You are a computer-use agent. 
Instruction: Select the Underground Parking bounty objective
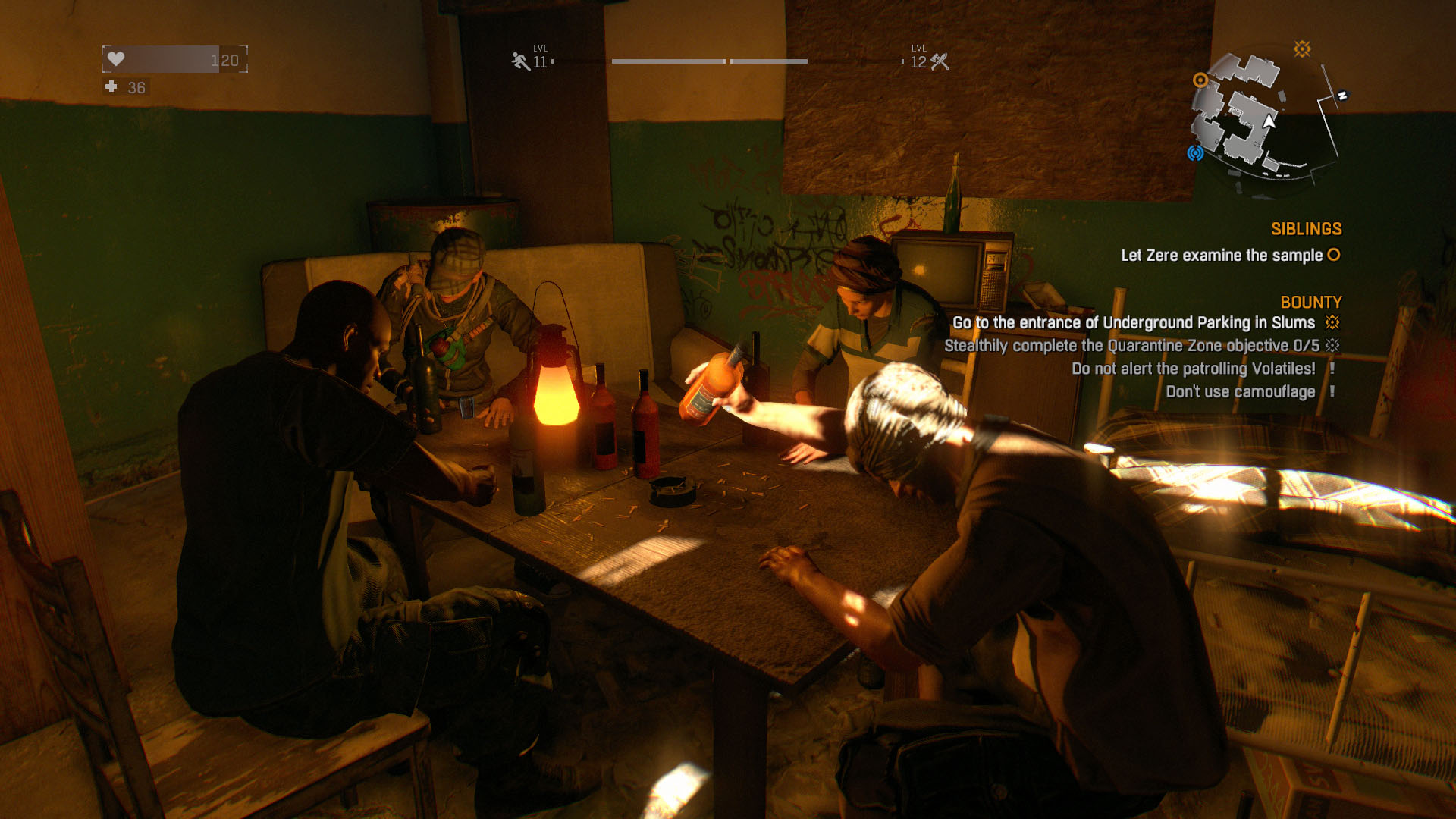pyautogui.click(x=1133, y=323)
